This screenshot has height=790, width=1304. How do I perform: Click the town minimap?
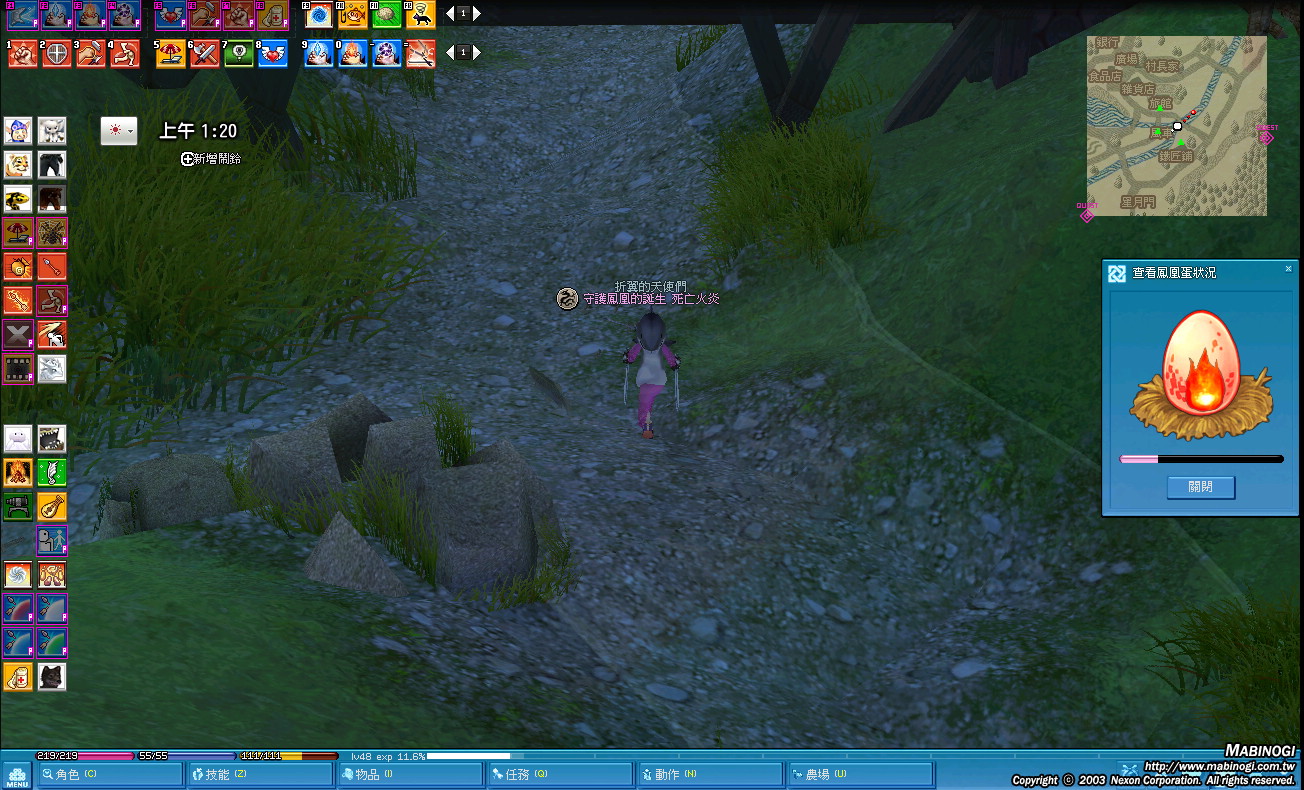pos(1176,126)
